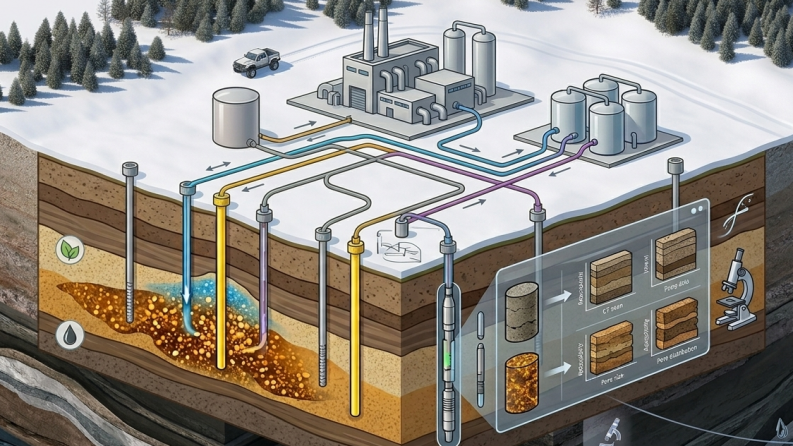Select the amber oil-saturated core sample
793x446 pixels.
click(x=521, y=381)
